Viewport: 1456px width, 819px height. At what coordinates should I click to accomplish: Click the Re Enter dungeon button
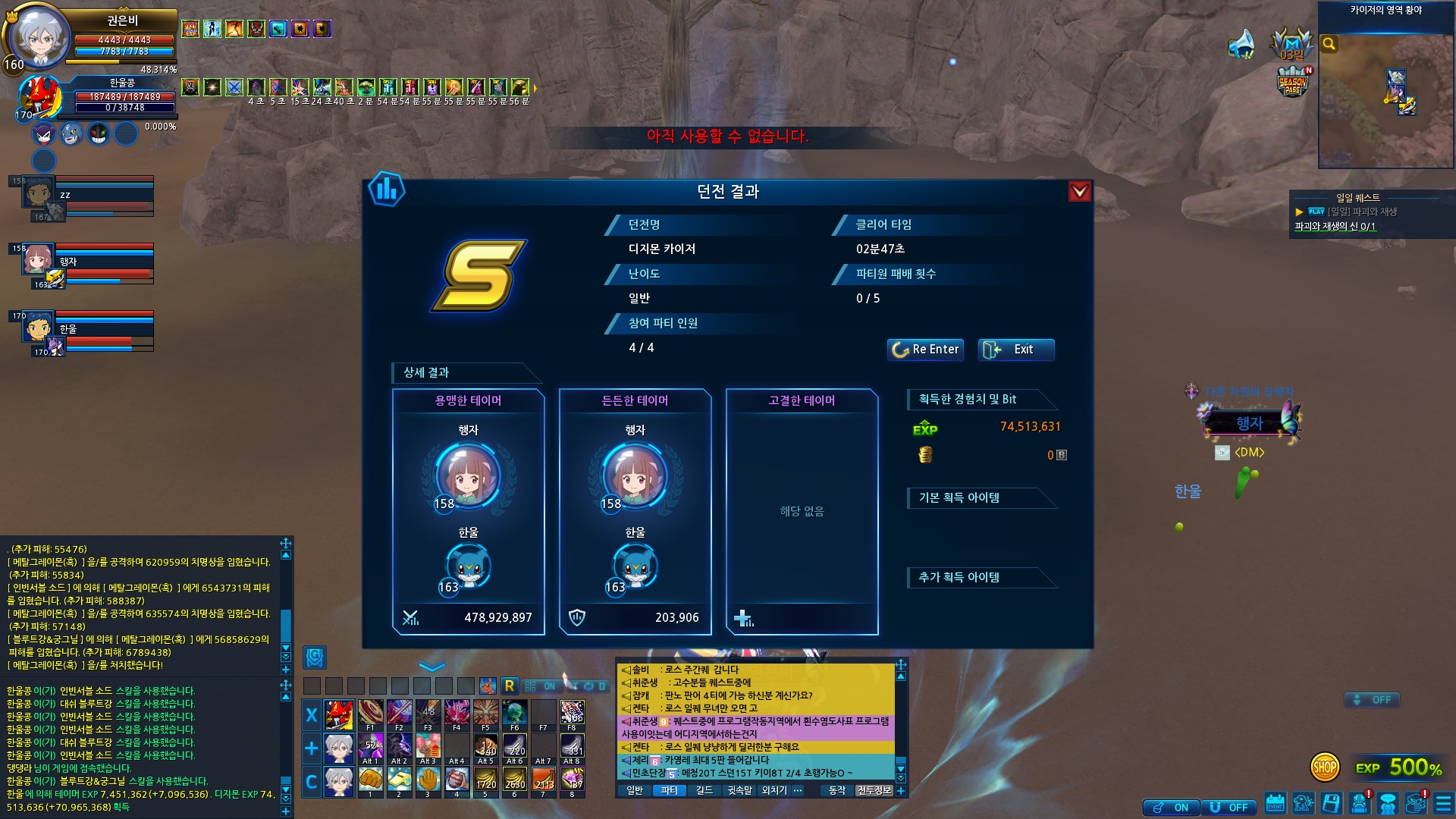(x=925, y=350)
